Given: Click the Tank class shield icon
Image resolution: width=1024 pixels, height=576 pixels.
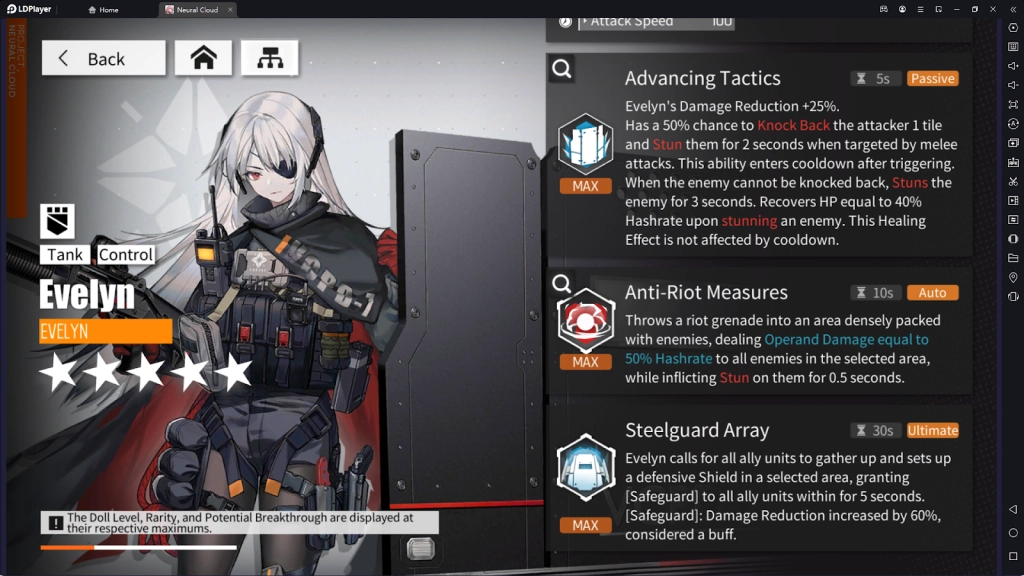Looking at the screenshot, I should pos(57,221).
